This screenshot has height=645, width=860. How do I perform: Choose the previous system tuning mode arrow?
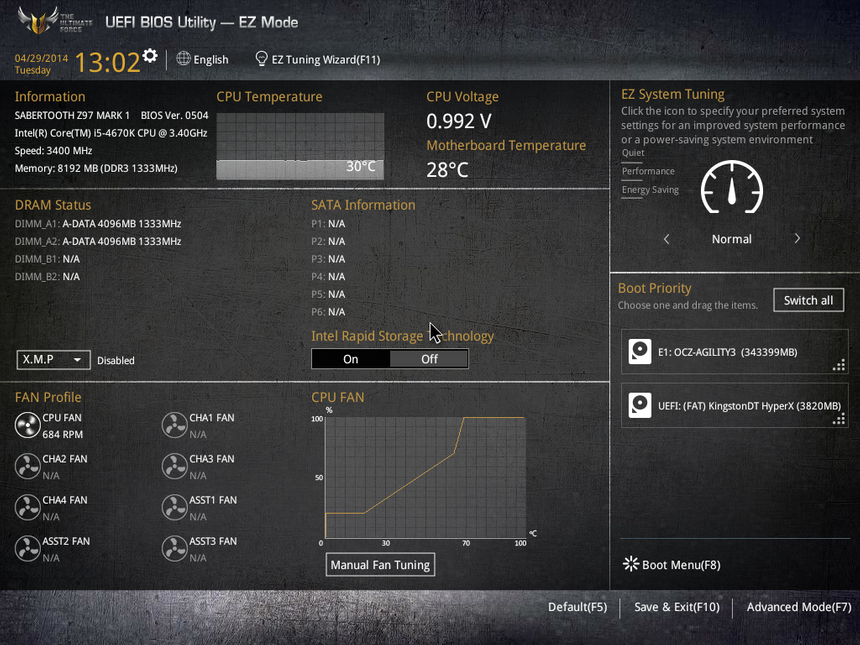click(667, 239)
